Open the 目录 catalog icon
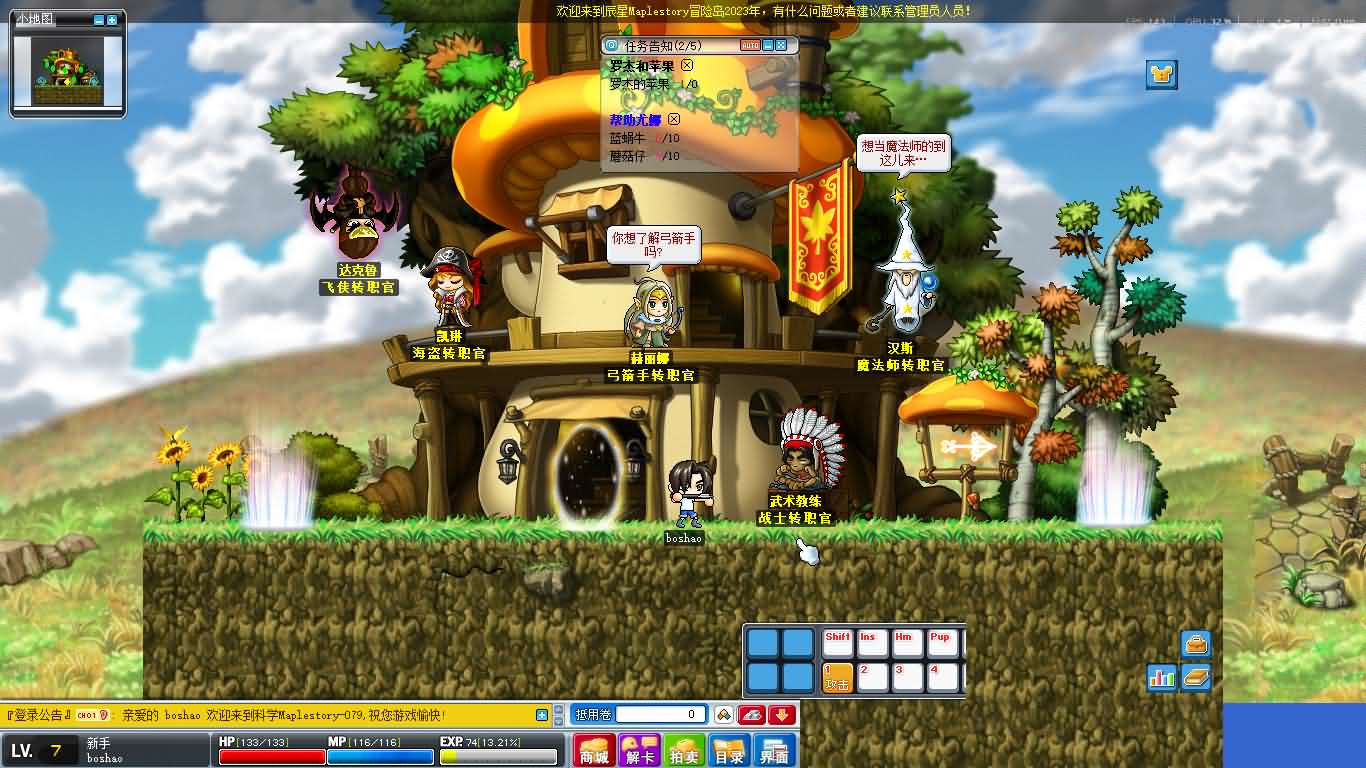1366x768 pixels. [x=728, y=748]
